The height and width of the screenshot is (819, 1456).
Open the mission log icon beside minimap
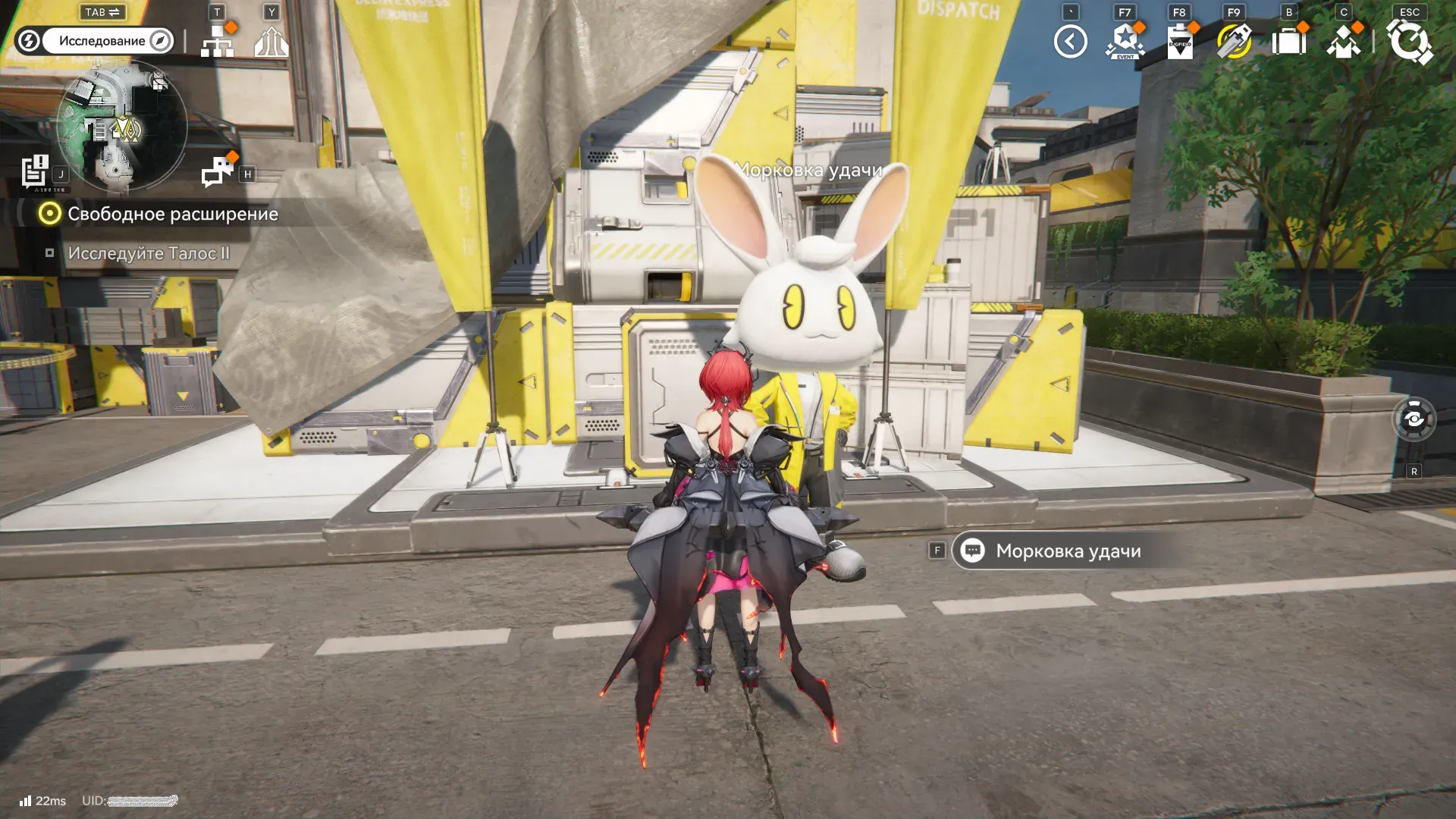pyautogui.click(x=35, y=171)
